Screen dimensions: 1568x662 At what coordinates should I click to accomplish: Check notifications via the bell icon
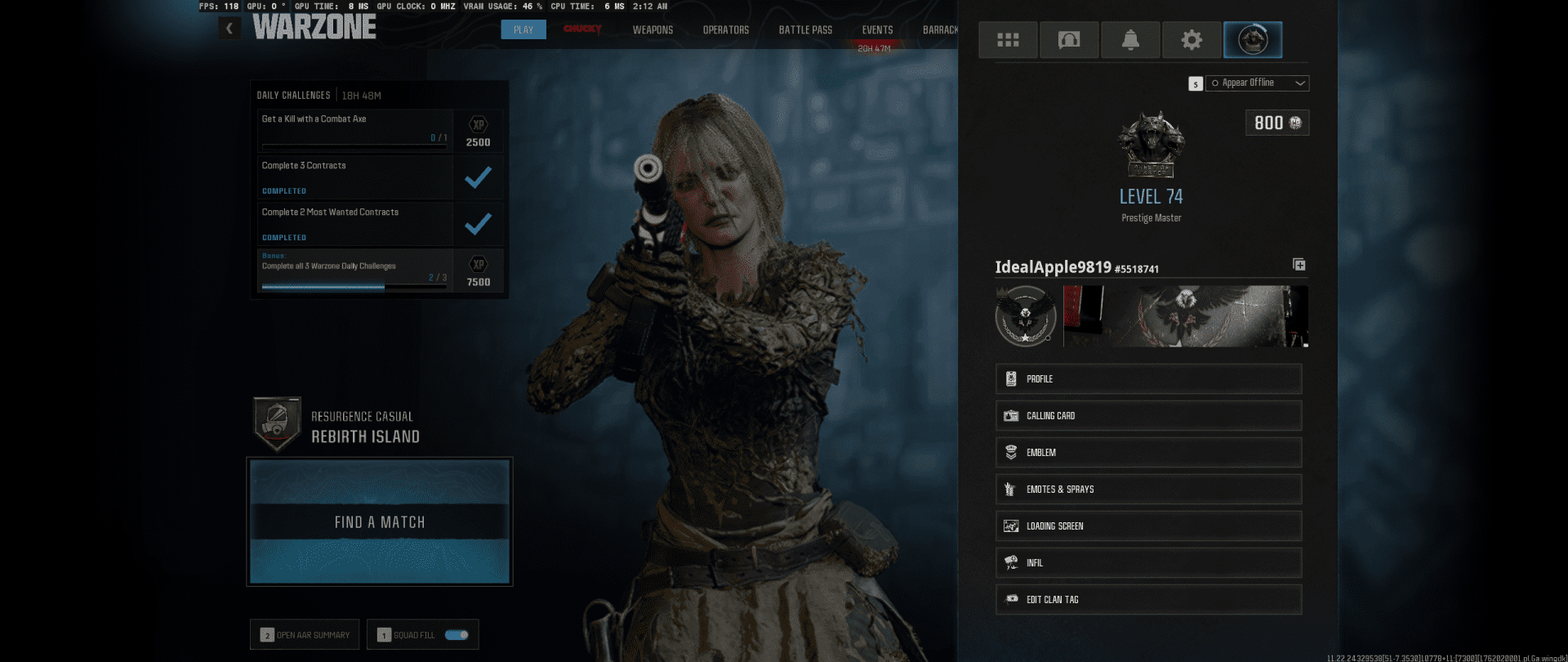point(1130,39)
